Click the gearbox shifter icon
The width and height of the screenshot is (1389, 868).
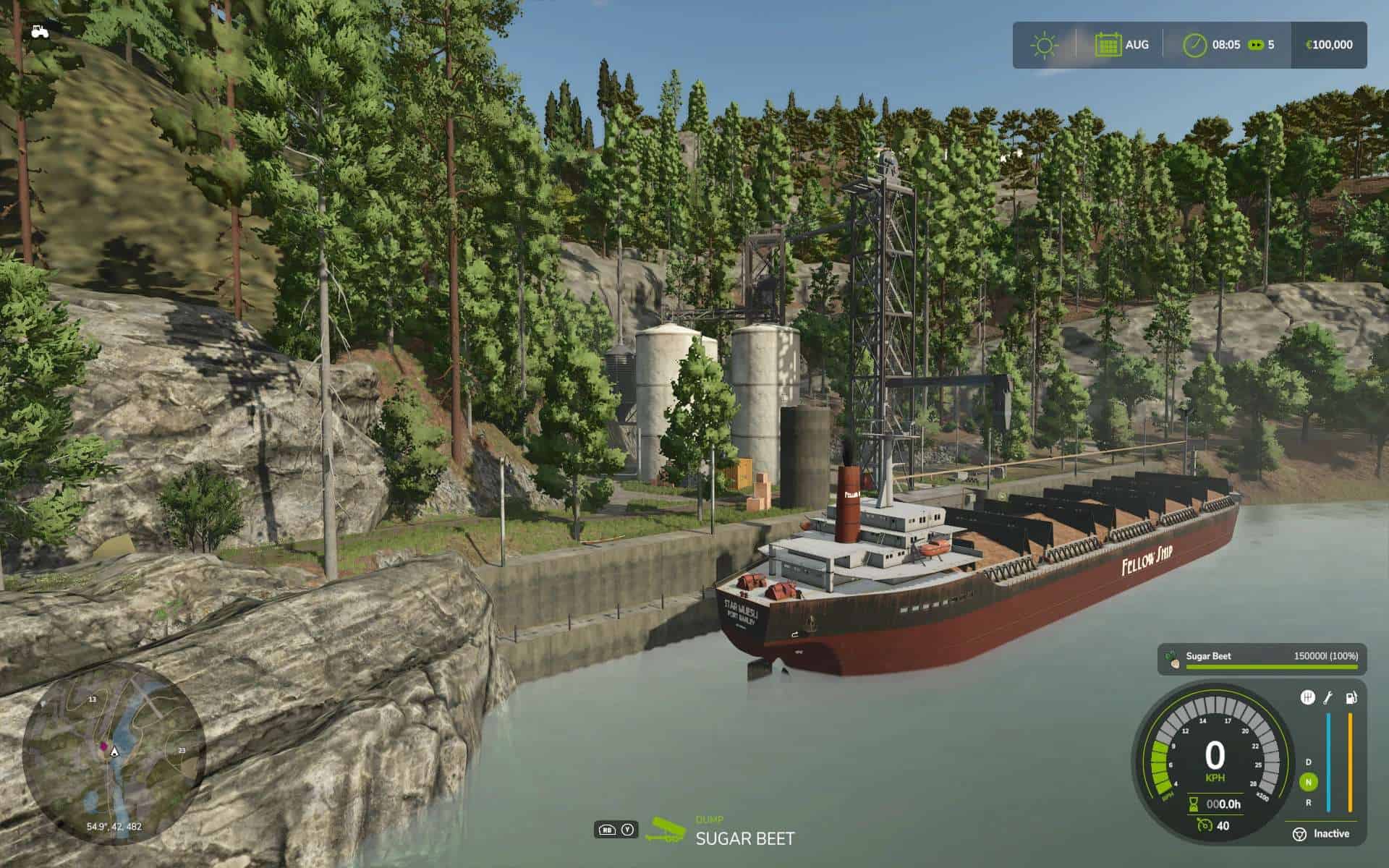pyautogui.click(x=1307, y=697)
